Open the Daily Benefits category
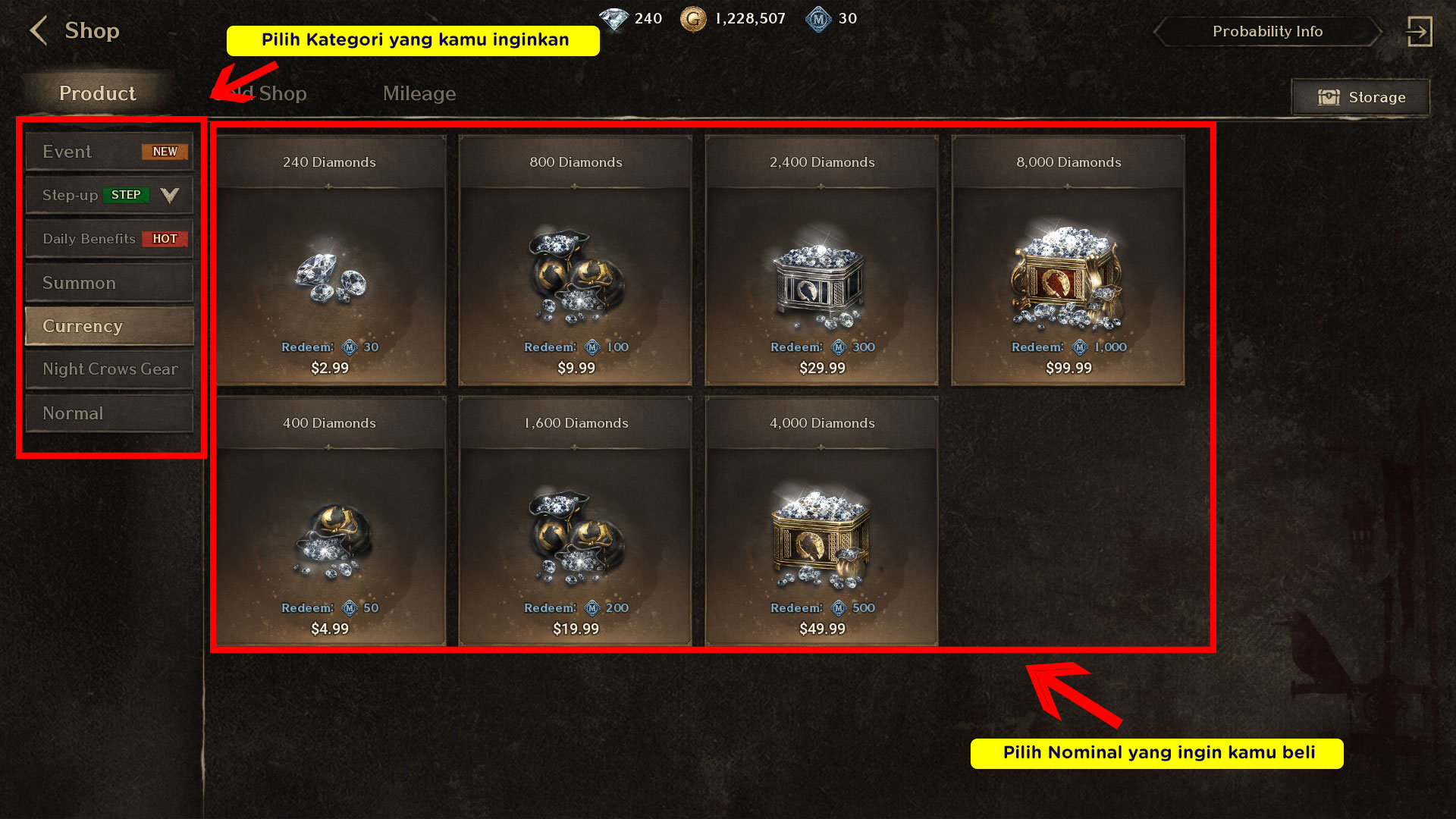This screenshot has height=819, width=1456. pyautogui.click(x=109, y=239)
